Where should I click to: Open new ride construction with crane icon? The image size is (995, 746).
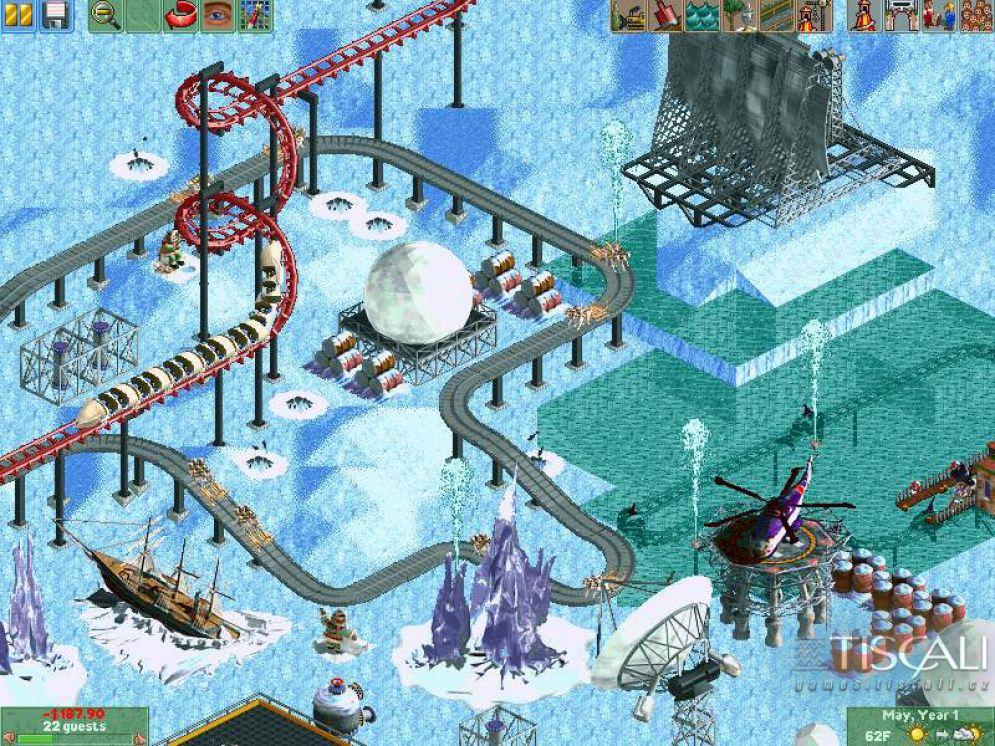point(814,16)
